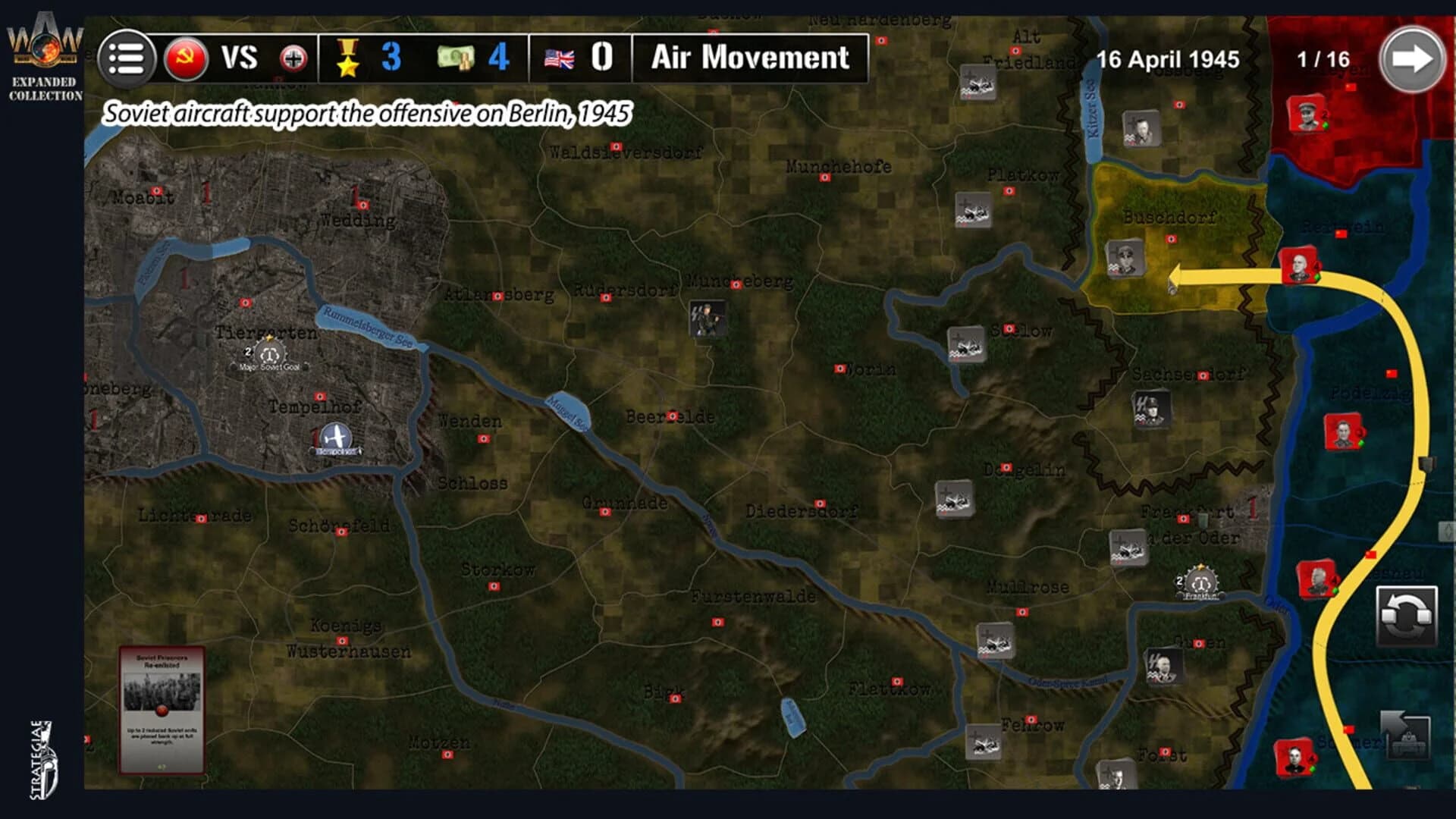Viewport: 1456px width, 819px height.
Task: Advance to next phase with the arrow button
Action: click(x=1411, y=57)
